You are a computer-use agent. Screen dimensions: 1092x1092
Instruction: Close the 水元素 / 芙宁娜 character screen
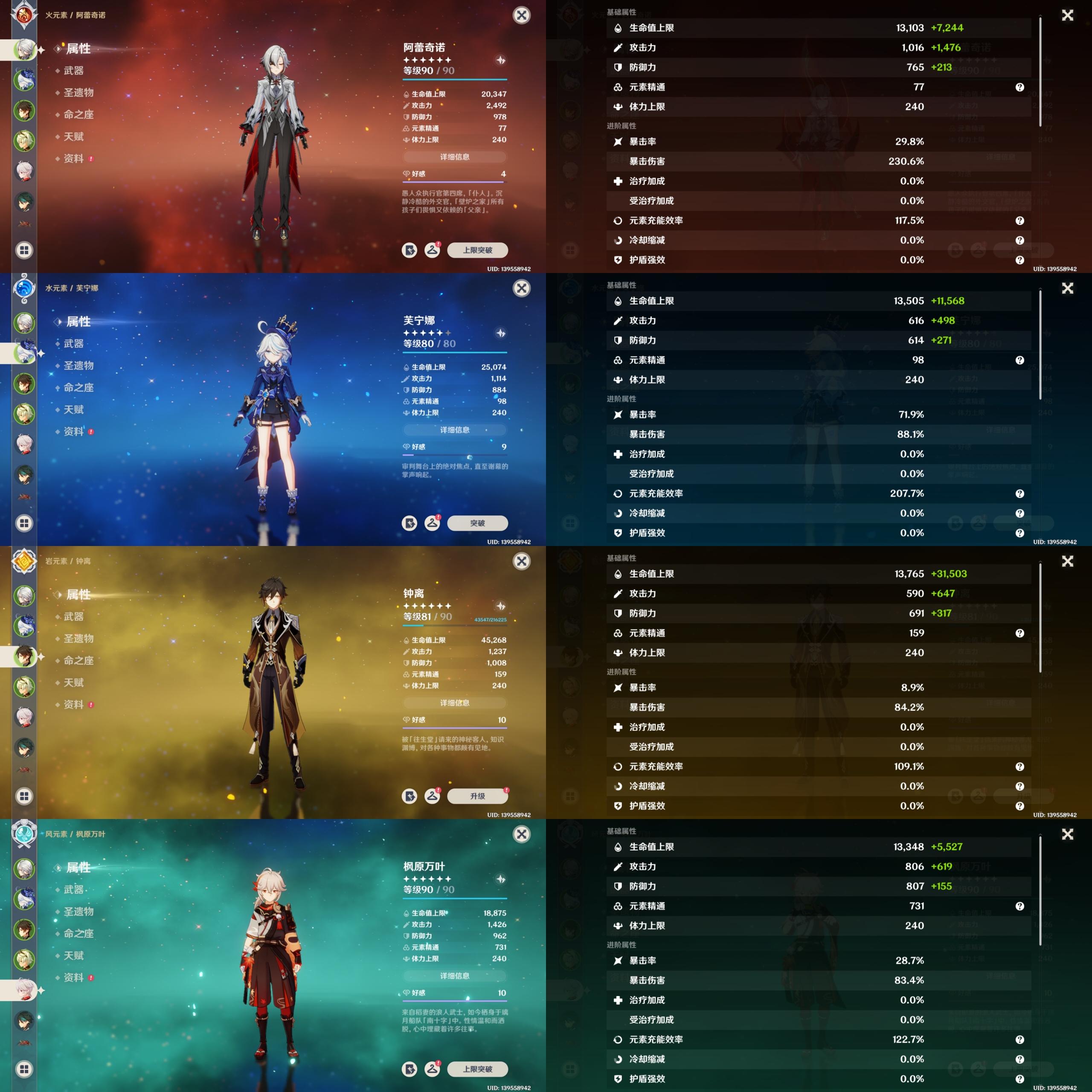(521, 288)
